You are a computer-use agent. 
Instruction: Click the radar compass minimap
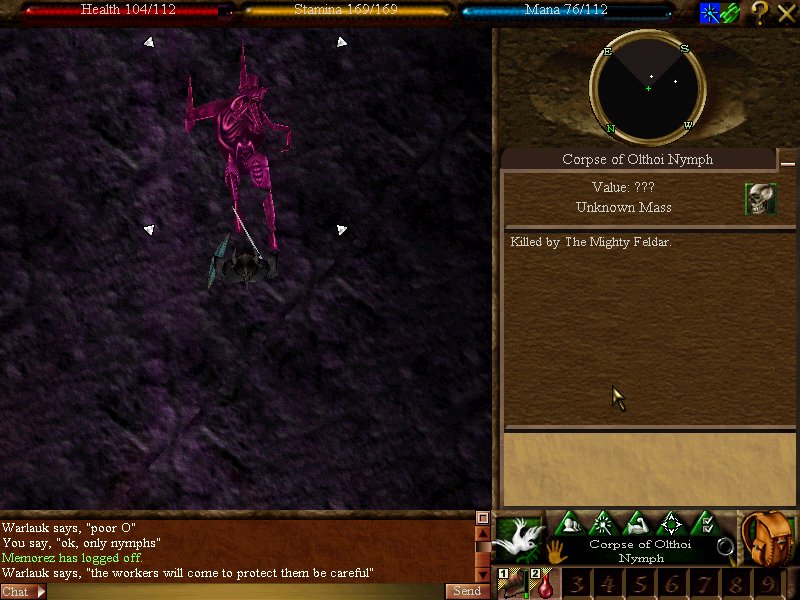point(647,88)
